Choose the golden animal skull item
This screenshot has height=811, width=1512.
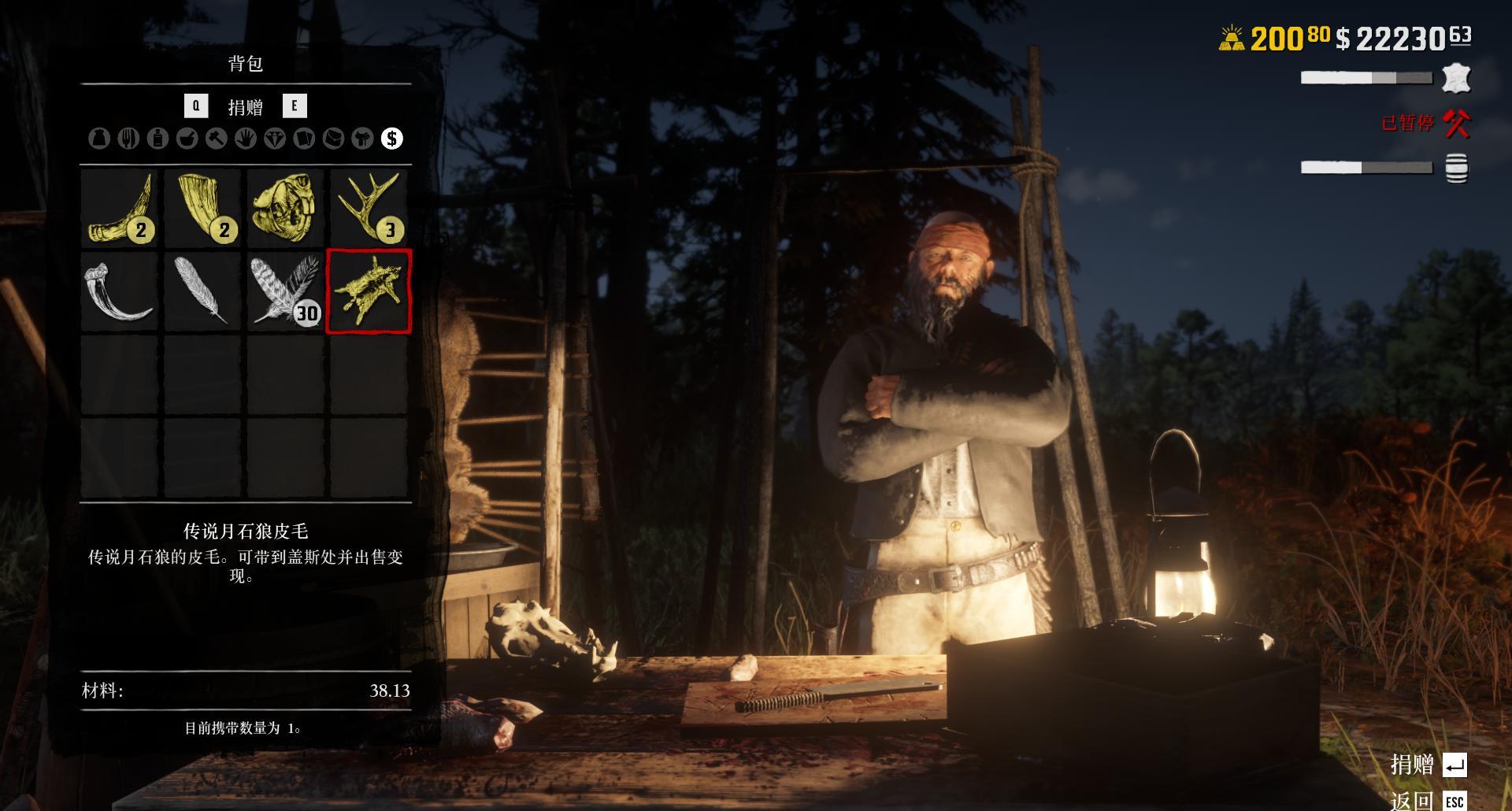285,208
